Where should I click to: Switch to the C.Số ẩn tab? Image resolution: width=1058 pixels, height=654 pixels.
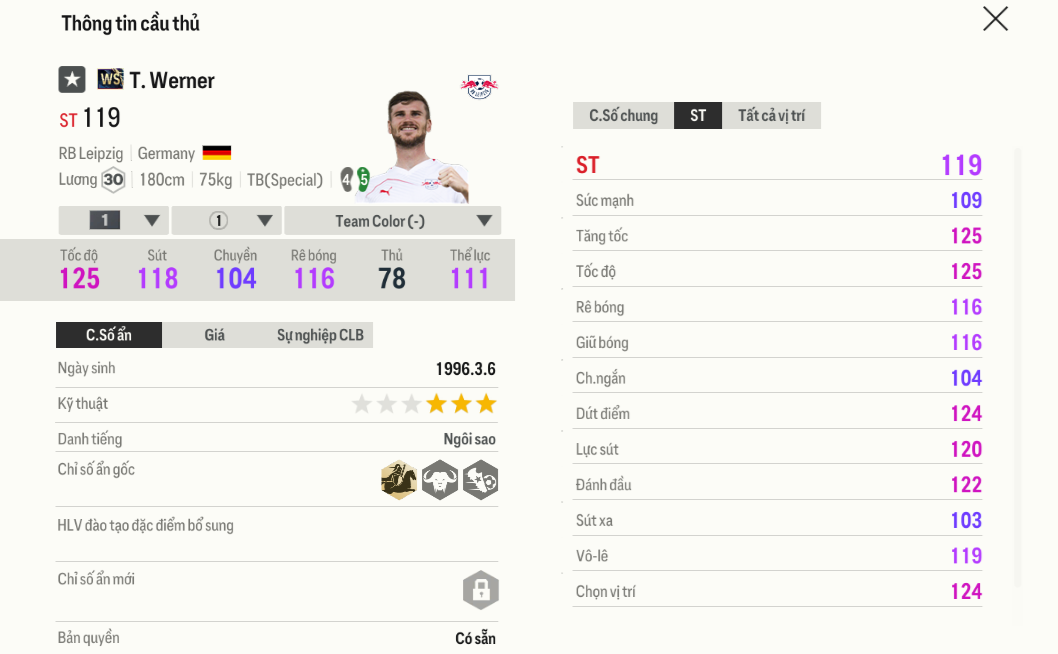click(x=109, y=335)
